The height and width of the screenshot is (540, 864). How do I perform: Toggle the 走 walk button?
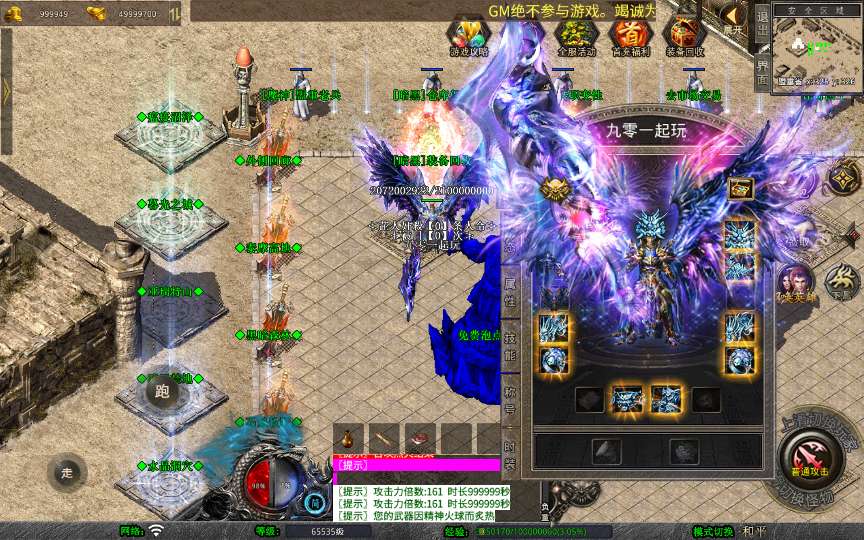click(67, 472)
